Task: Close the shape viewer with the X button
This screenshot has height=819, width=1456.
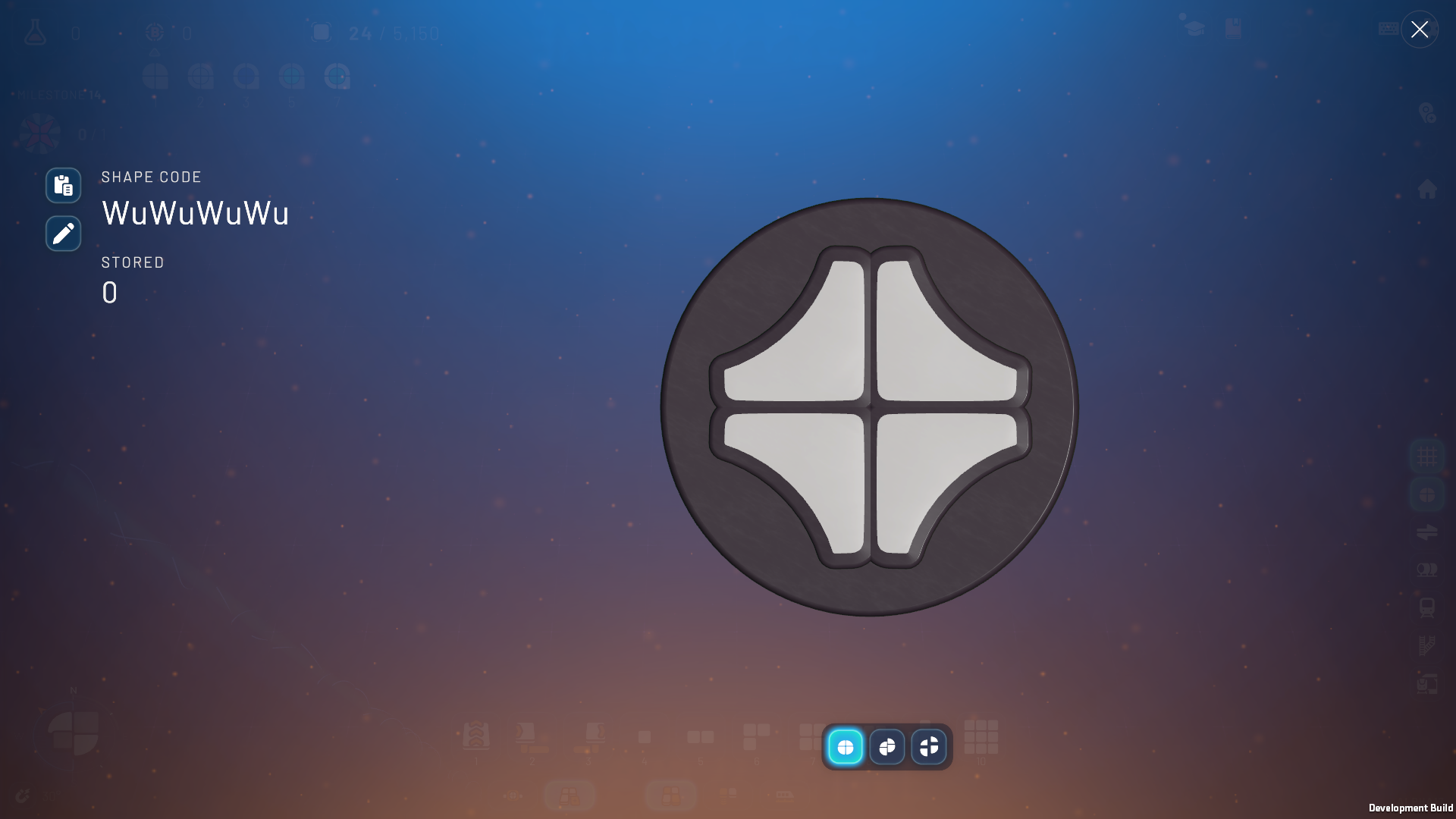Action: pos(1420,30)
